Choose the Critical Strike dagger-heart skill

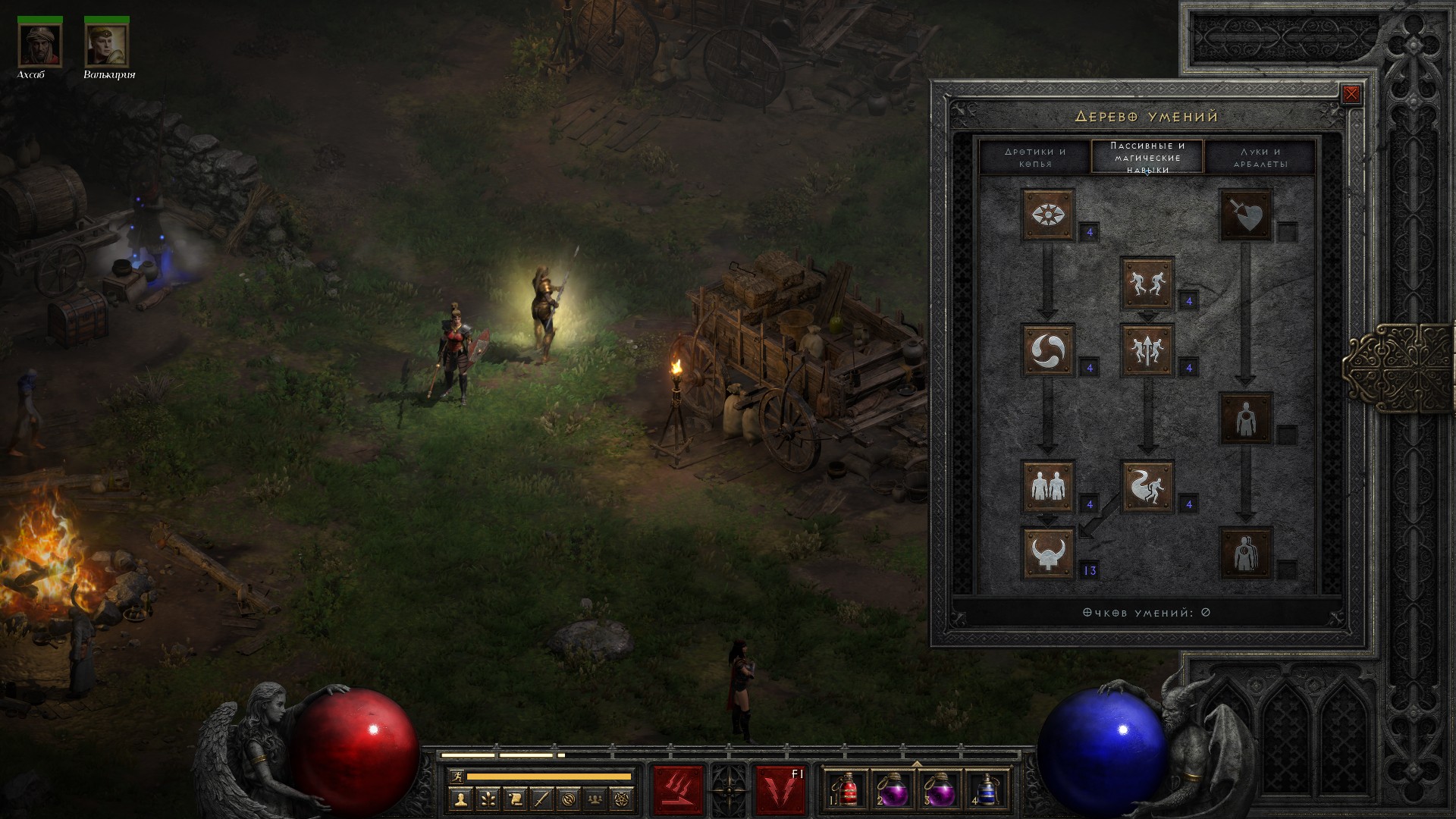1246,215
